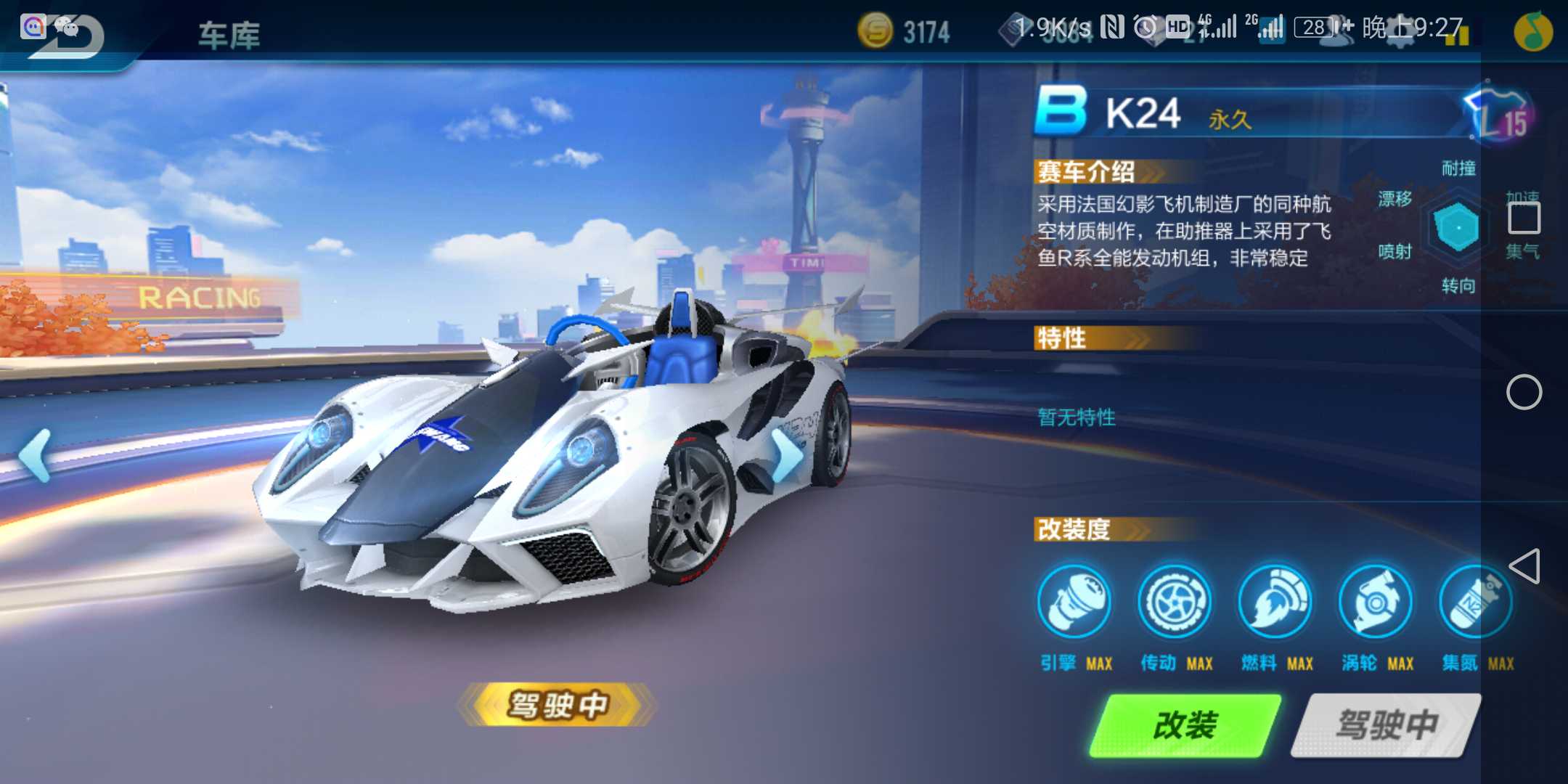This screenshot has width=1568, height=784.
Task: Select the 涡轮 (turbo) upgrade icon
Action: (x=1376, y=603)
